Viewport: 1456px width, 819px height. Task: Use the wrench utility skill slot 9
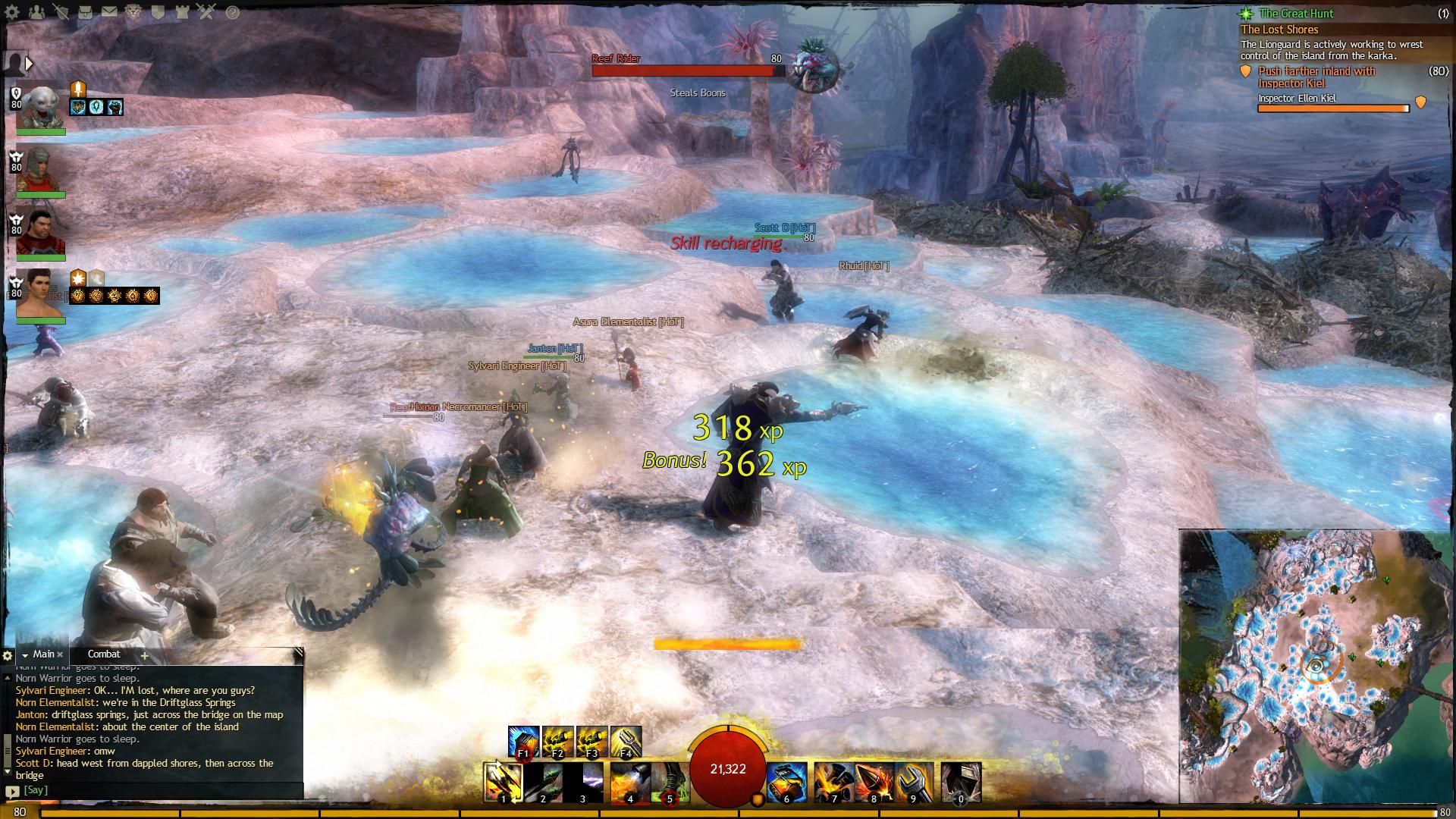[912, 782]
